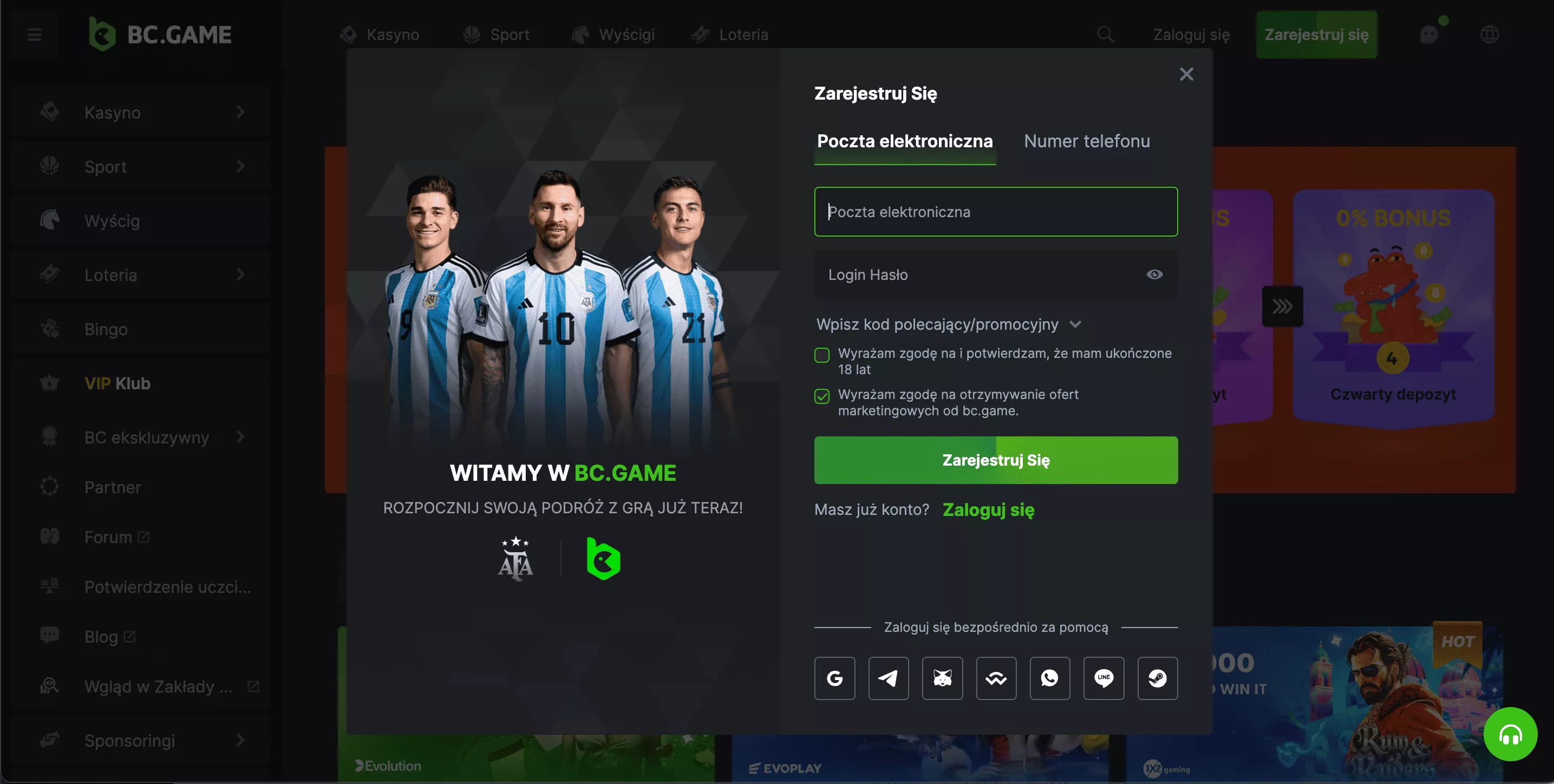
Task: Sign in with WhatsApp
Action: [x=1050, y=678]
